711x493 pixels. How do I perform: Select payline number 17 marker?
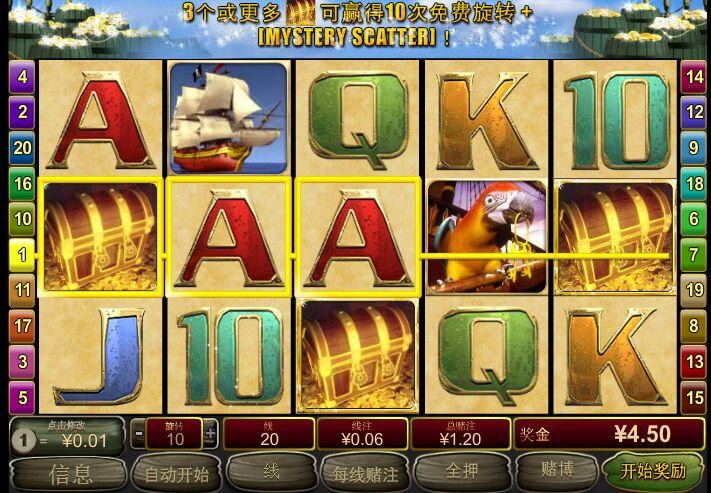[x=22, y=326]
